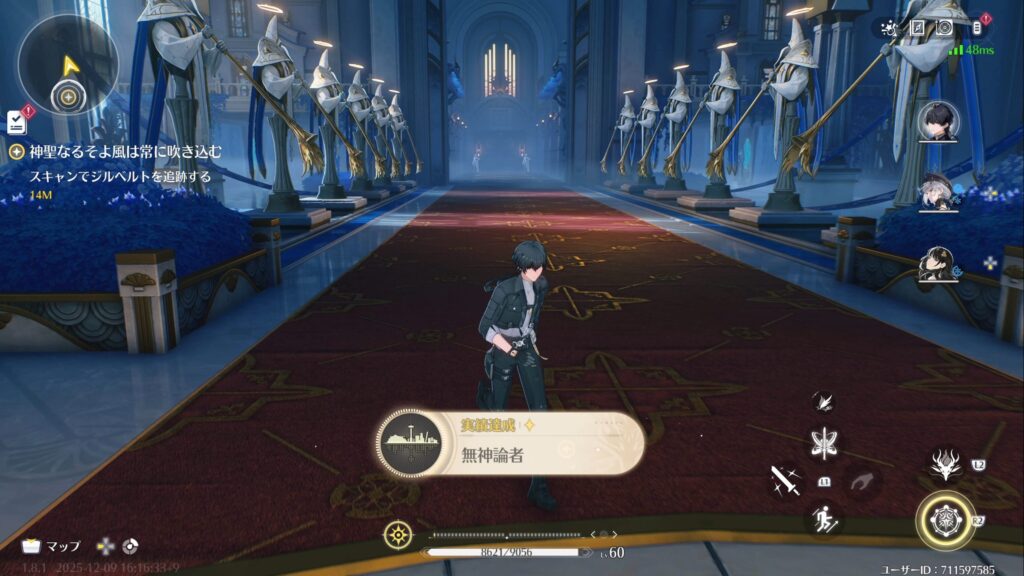Activate the gold-ringed circular ultimate icon
This screenshot has width=1024, height=576.
945,520
